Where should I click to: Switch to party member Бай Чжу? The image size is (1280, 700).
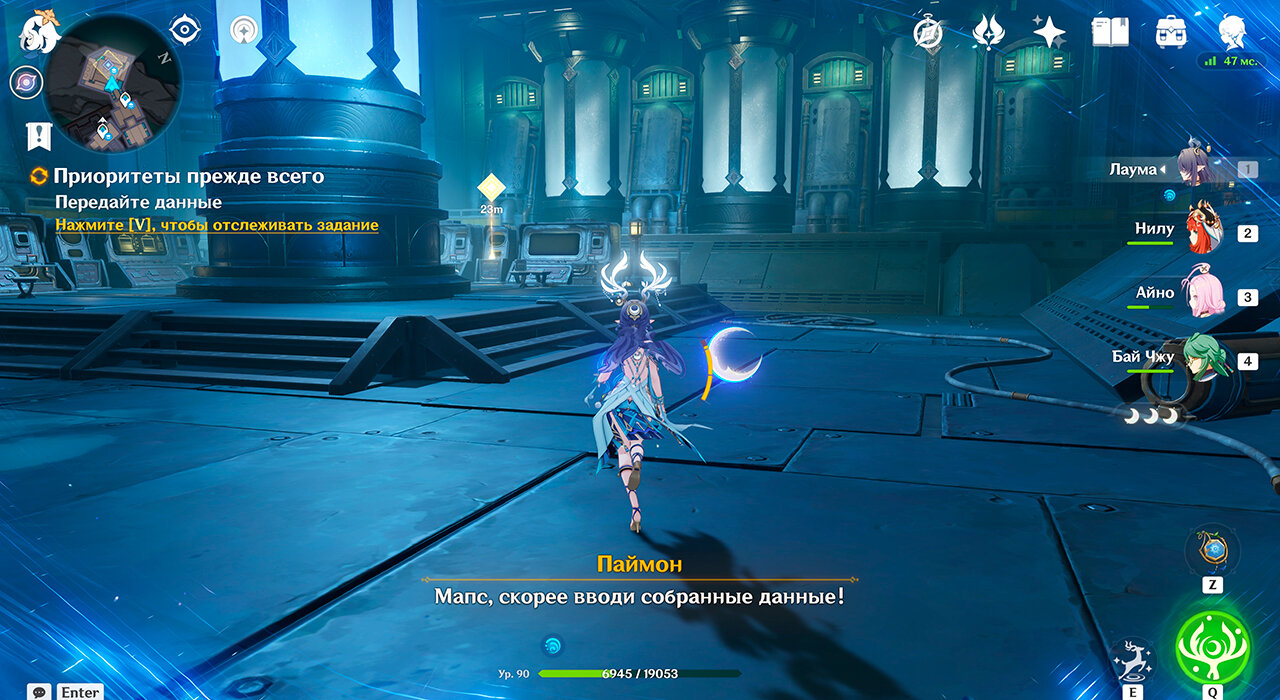(x=1205, y=359)
